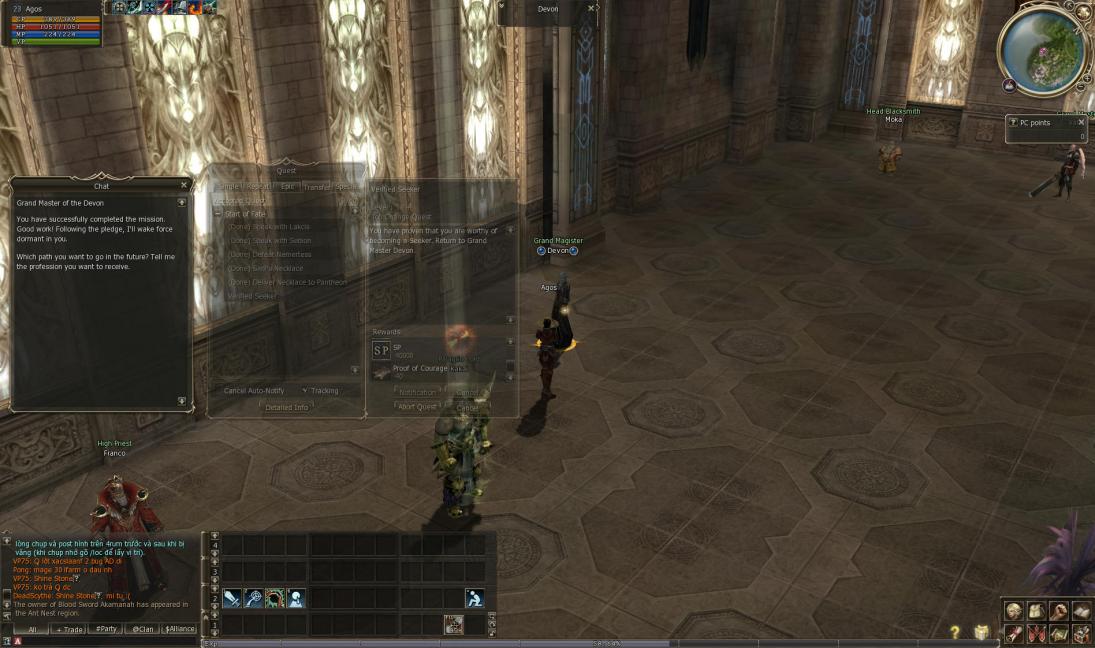Select the Verified Seeker quest step
This screenshot has height=648, width=1095.
click(x=253, y=296)
